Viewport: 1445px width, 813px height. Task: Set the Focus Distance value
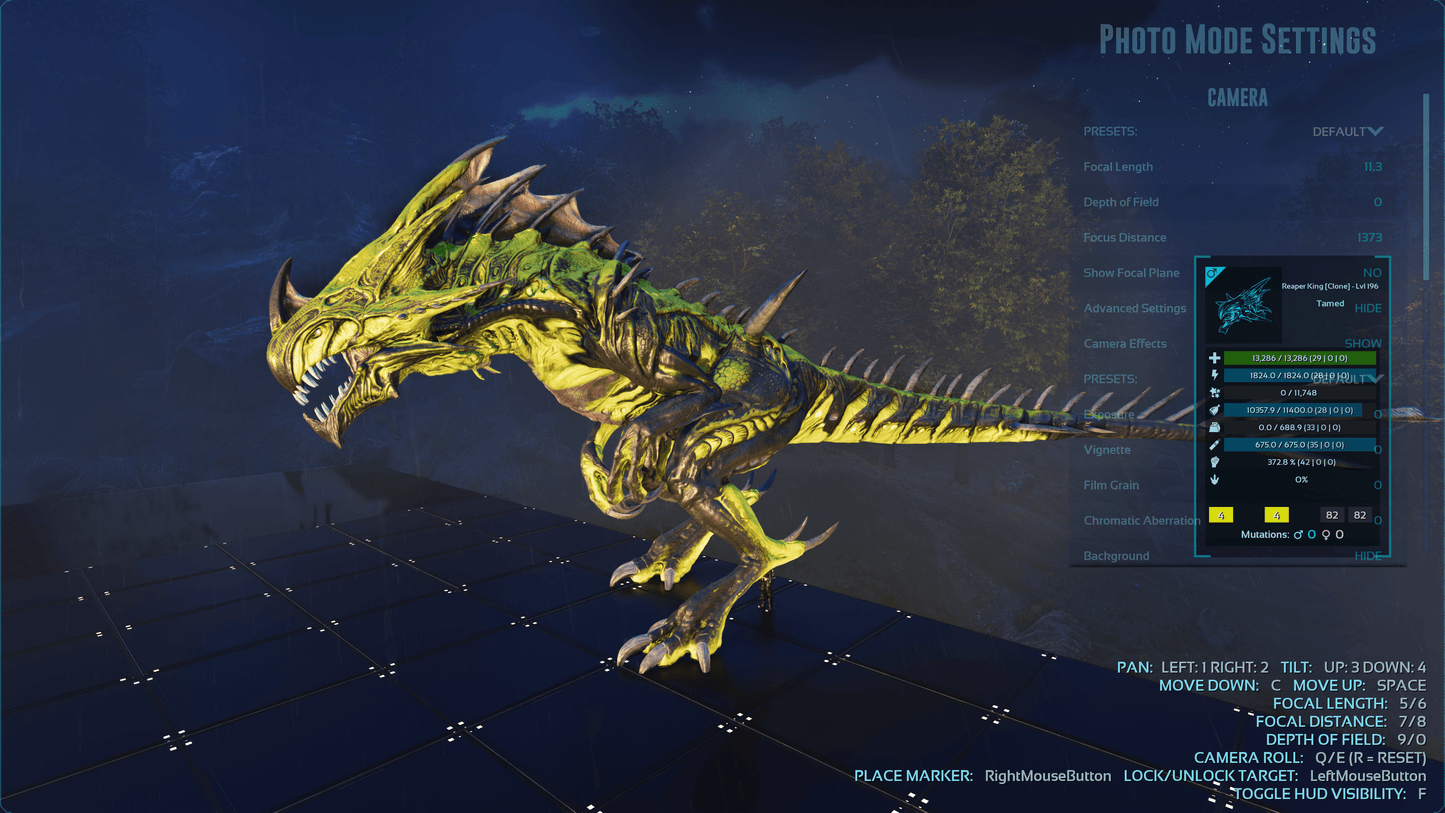tap(1369, 237)
